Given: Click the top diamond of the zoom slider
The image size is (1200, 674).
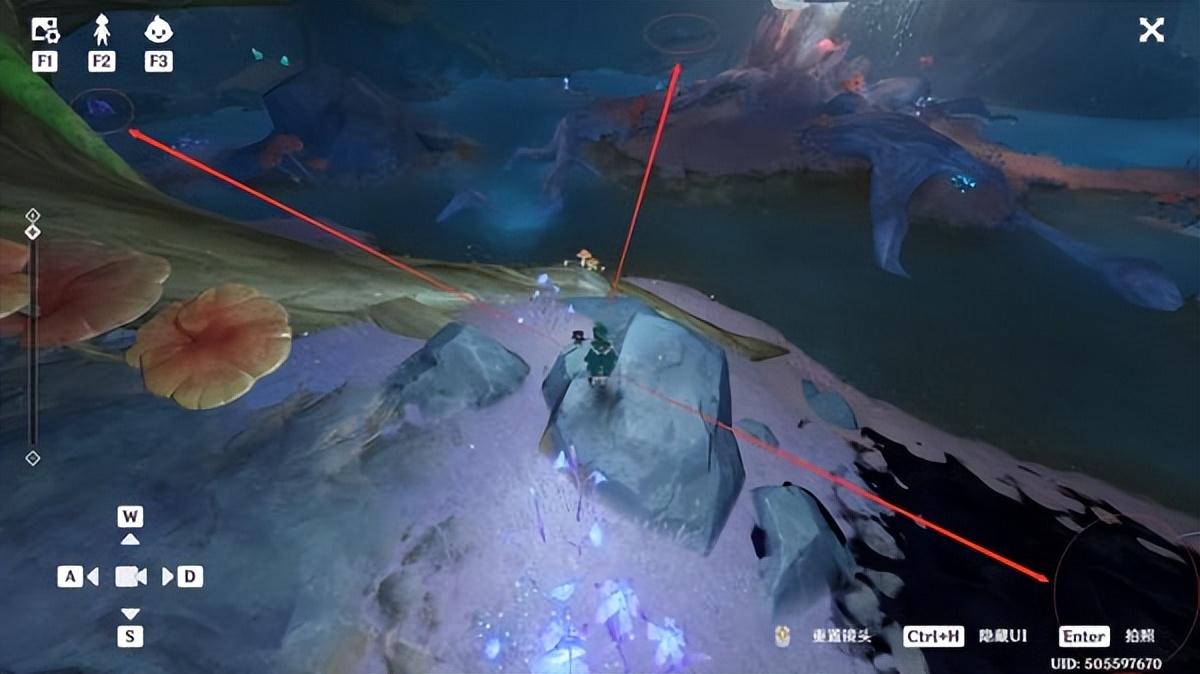Looking at the screenshot, I should (33, 215).
